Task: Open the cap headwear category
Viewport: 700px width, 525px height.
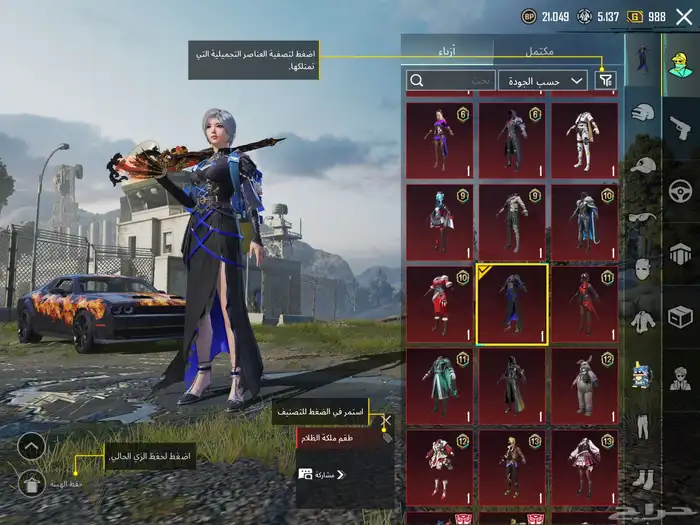Action: pyautogui.click(x=642, y=165)
